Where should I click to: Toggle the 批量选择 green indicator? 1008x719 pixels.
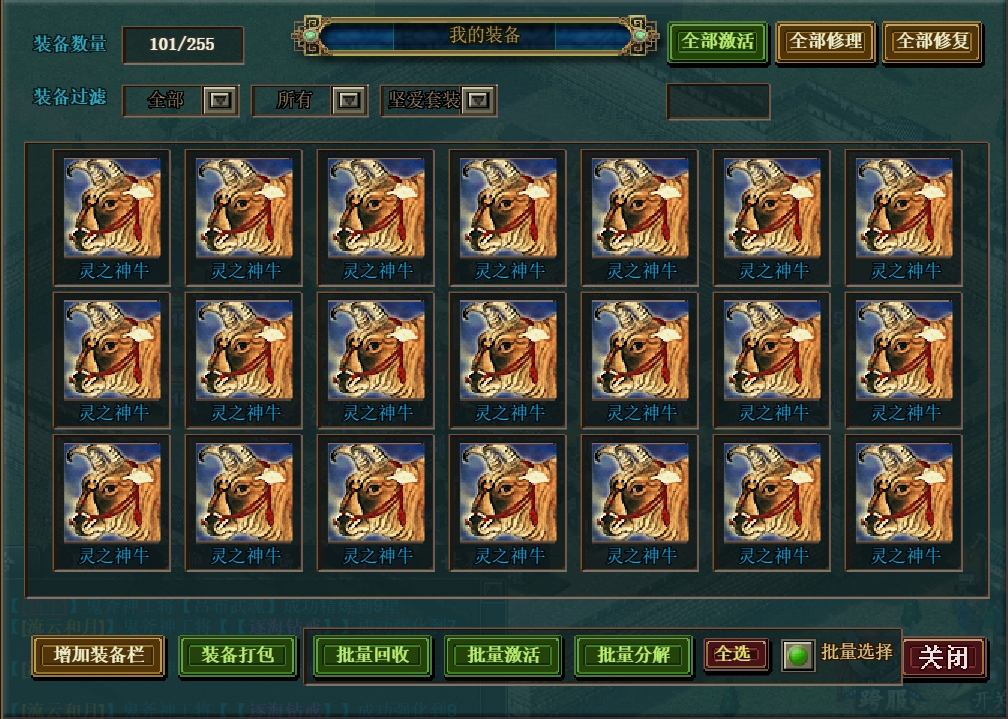797,656
